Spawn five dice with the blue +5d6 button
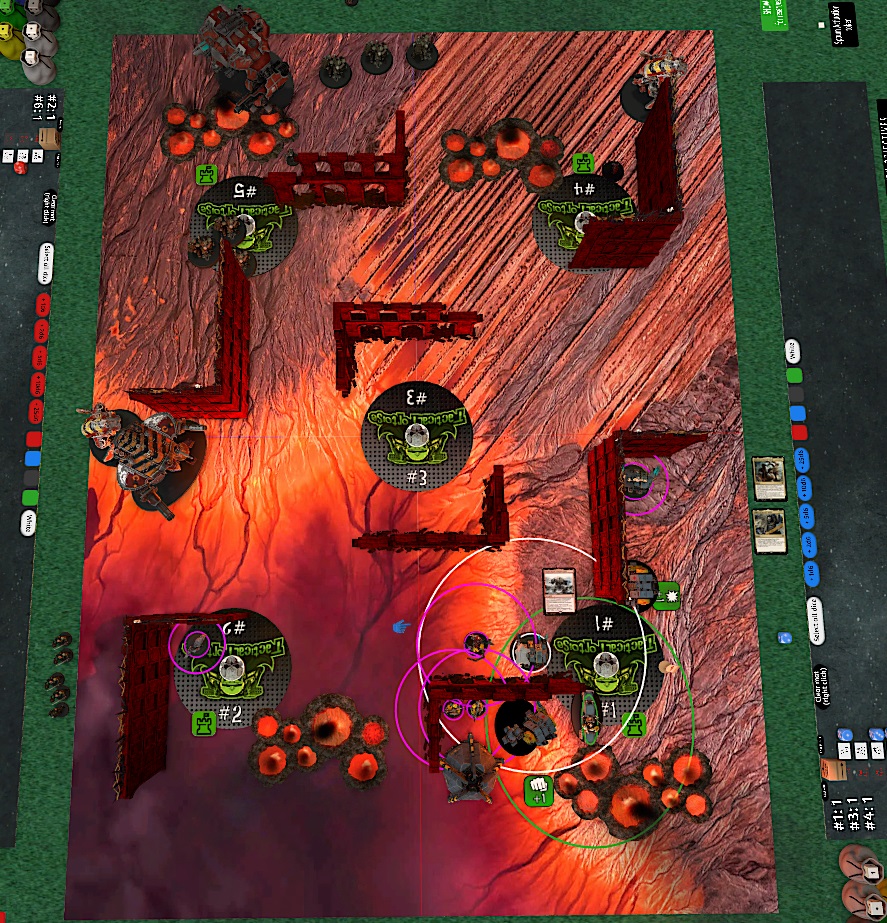This screenshot has width=887, height=923. (x=806, y=516)
